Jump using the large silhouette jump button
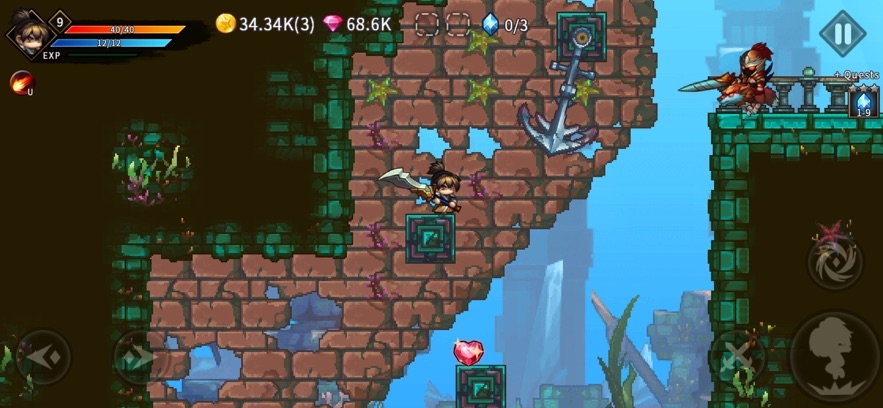This screenshot has height=408, width=883. click(x=835, y=355)
